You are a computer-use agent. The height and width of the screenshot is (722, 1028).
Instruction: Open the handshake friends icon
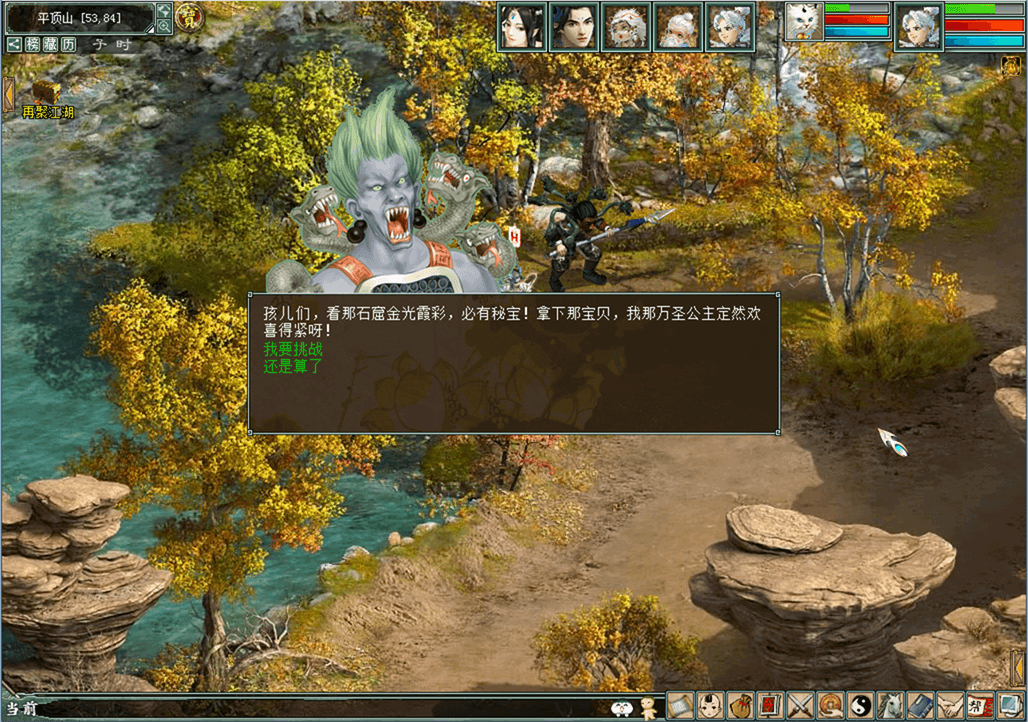[x=950, y=706]
